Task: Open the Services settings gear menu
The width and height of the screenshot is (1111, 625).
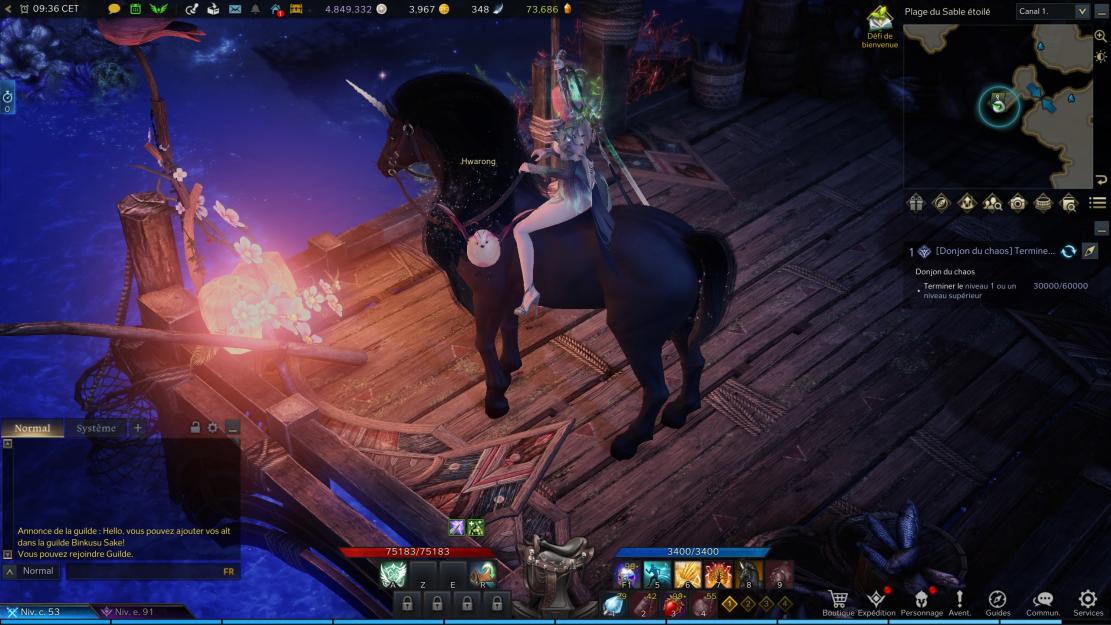Action: point(1087,600)
